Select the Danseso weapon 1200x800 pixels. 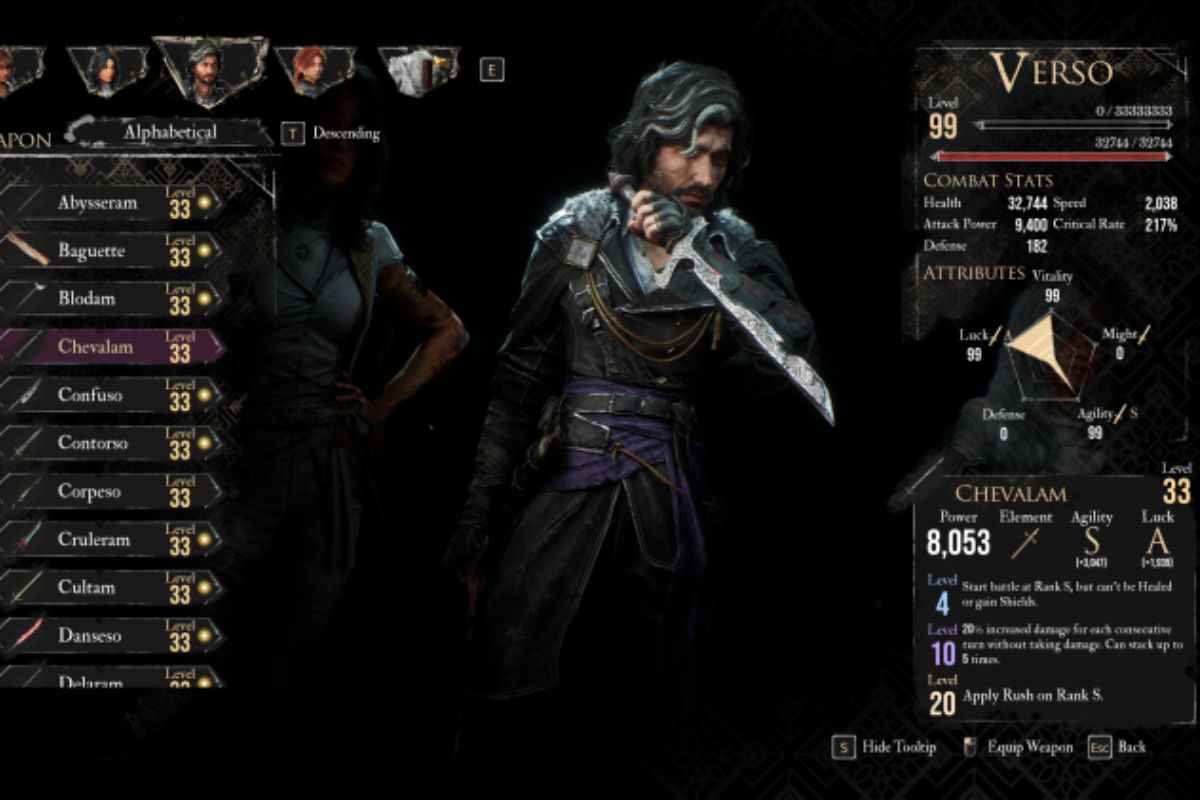coord(110,635)
